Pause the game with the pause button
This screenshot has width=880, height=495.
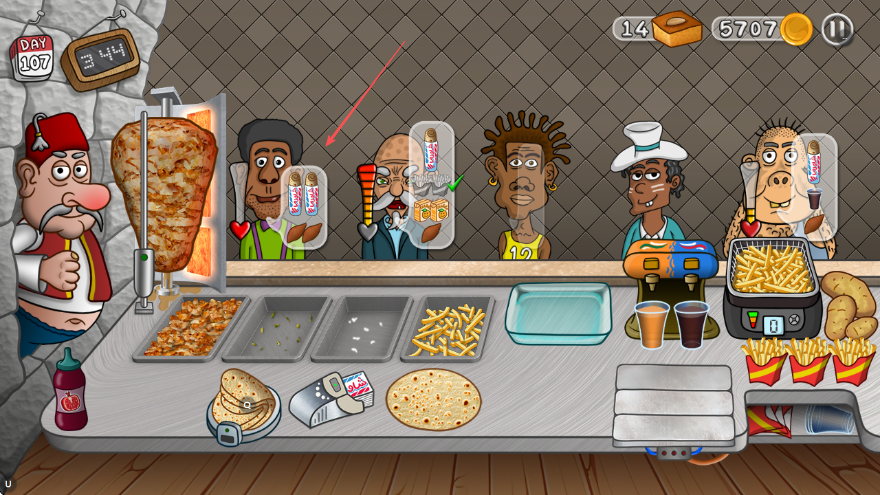(837, 29)
